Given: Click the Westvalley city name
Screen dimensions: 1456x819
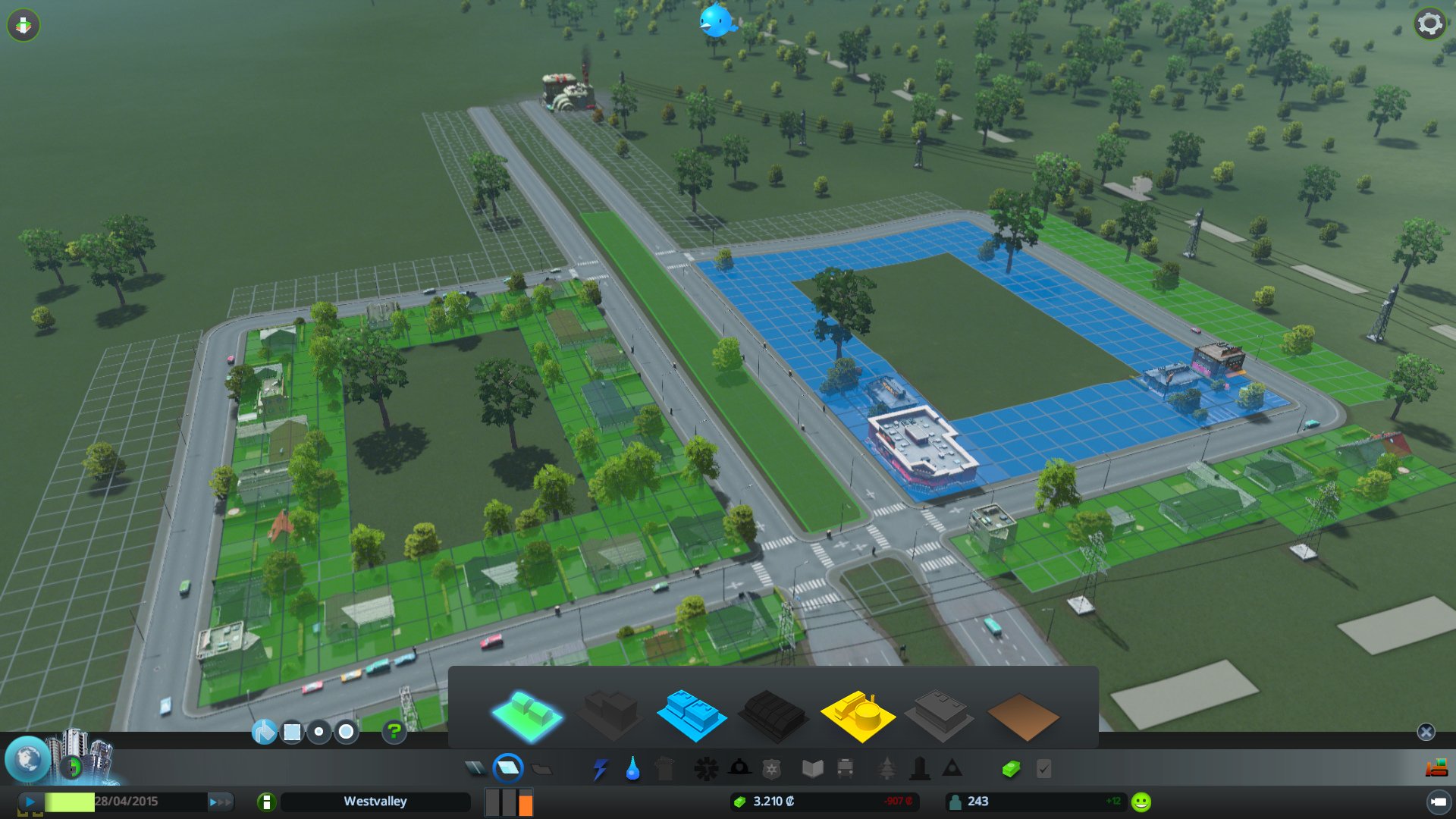Looking at the screenshot, I should [375, 801].
